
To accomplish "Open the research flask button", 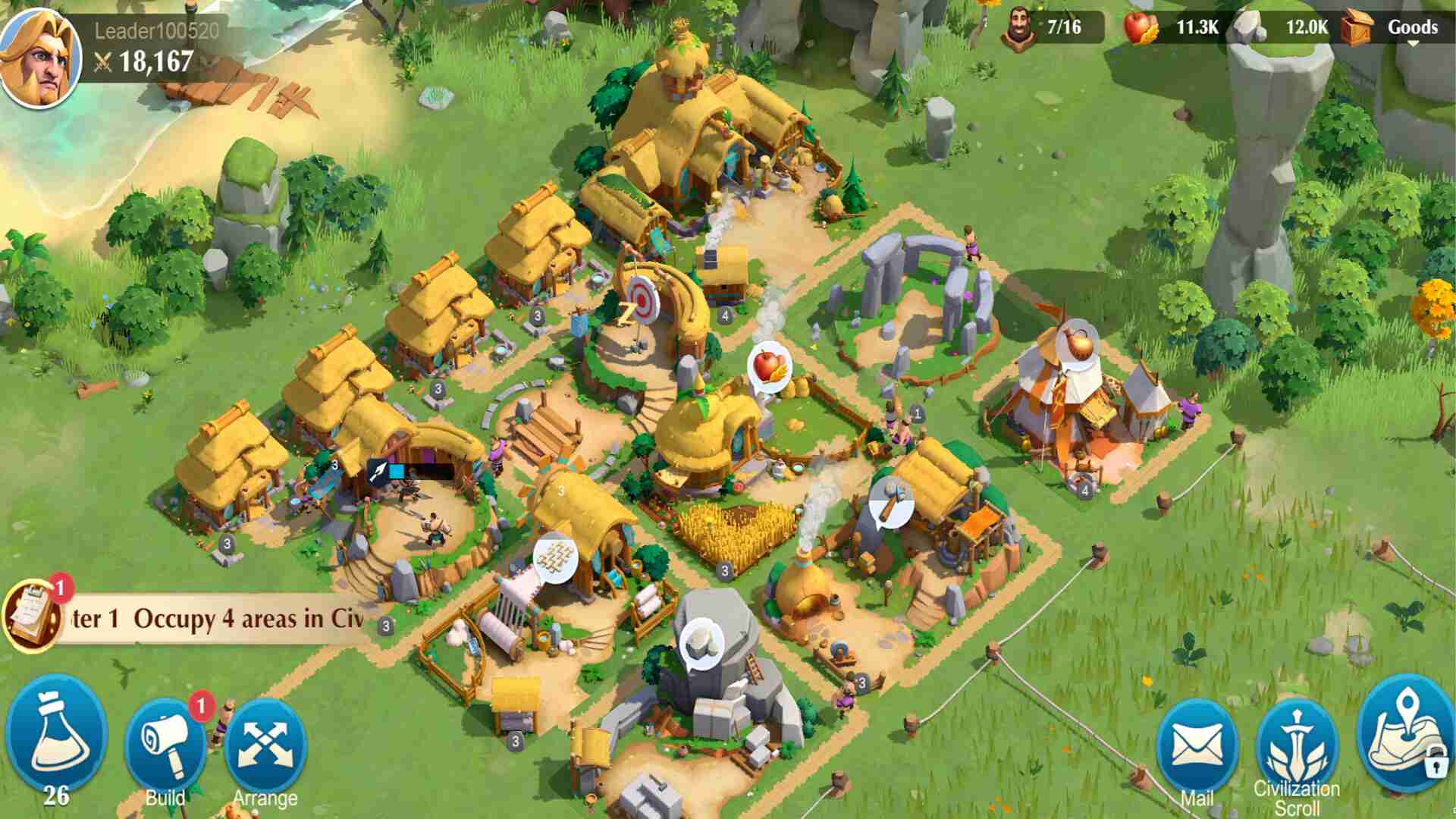I will click(56, 736).
